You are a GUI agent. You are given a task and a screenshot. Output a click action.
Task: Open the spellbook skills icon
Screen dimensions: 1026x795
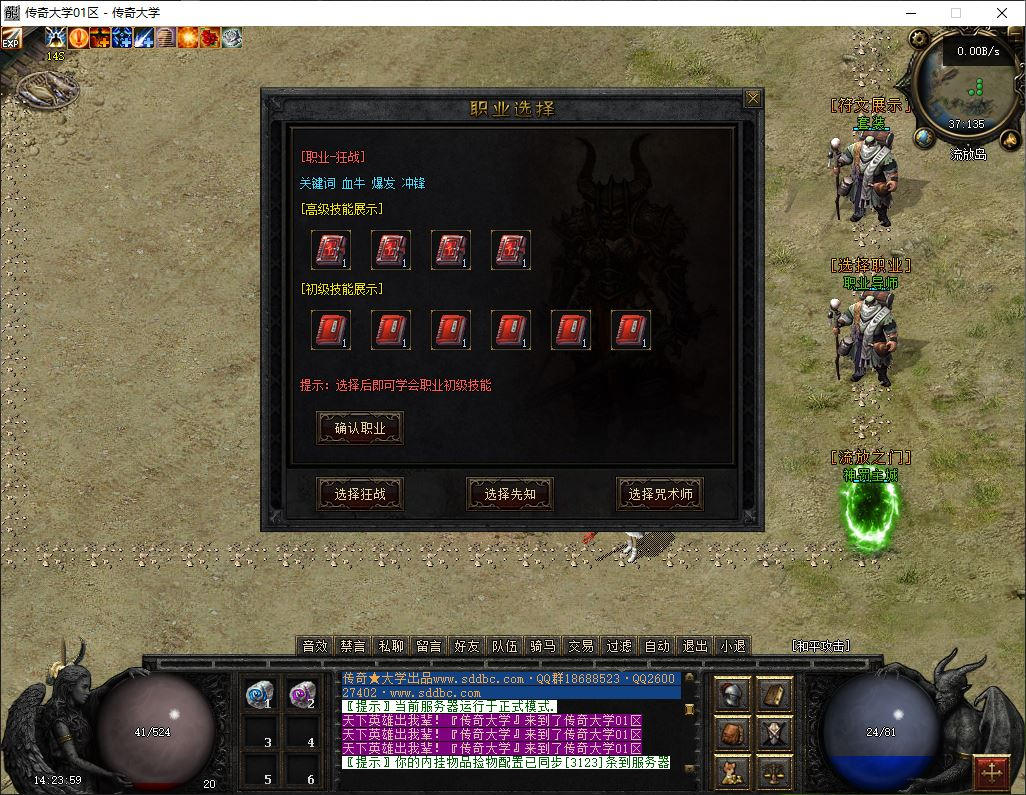click(774, 695)
